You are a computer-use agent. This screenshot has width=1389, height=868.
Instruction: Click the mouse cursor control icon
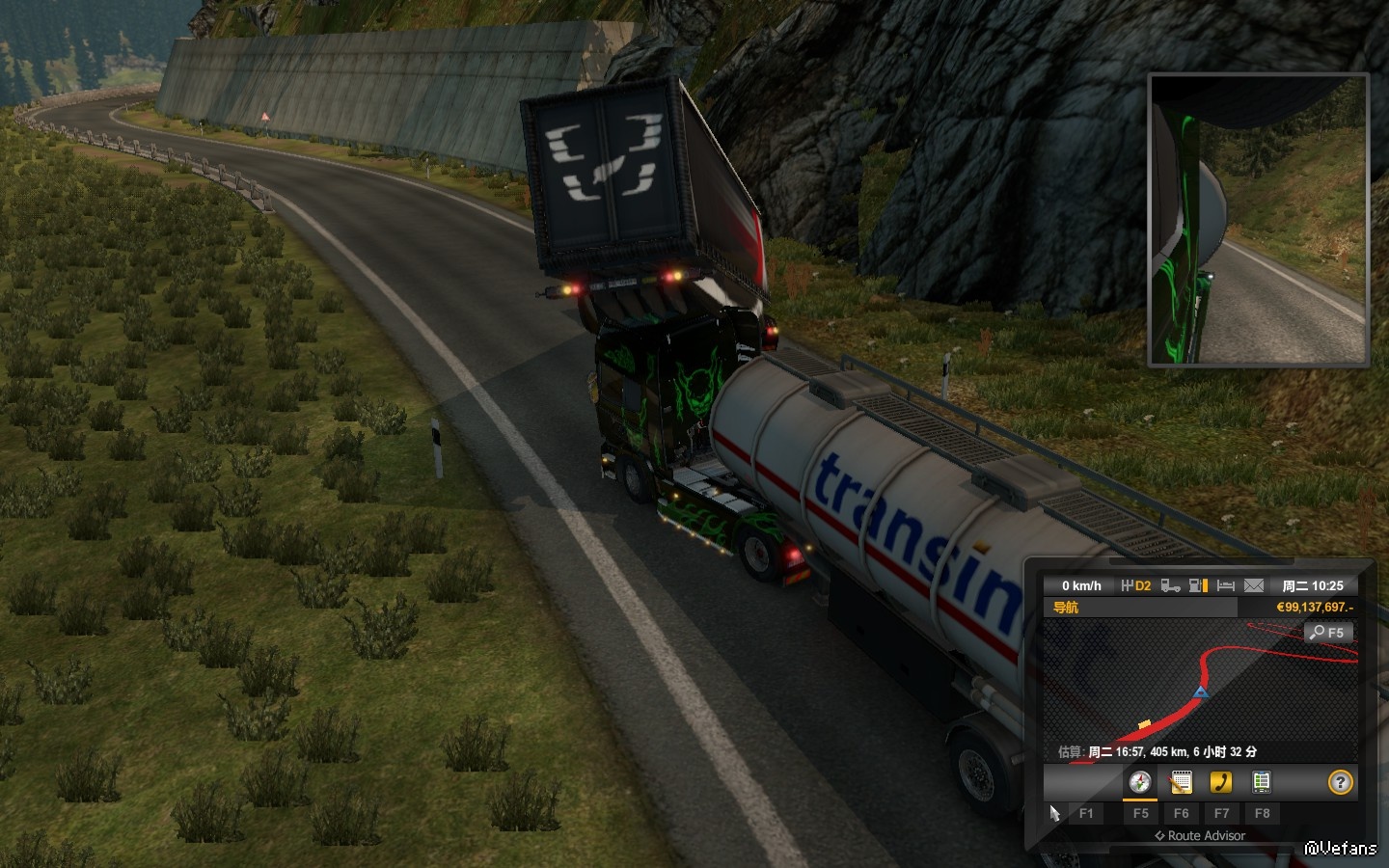tap(1054, 813)
